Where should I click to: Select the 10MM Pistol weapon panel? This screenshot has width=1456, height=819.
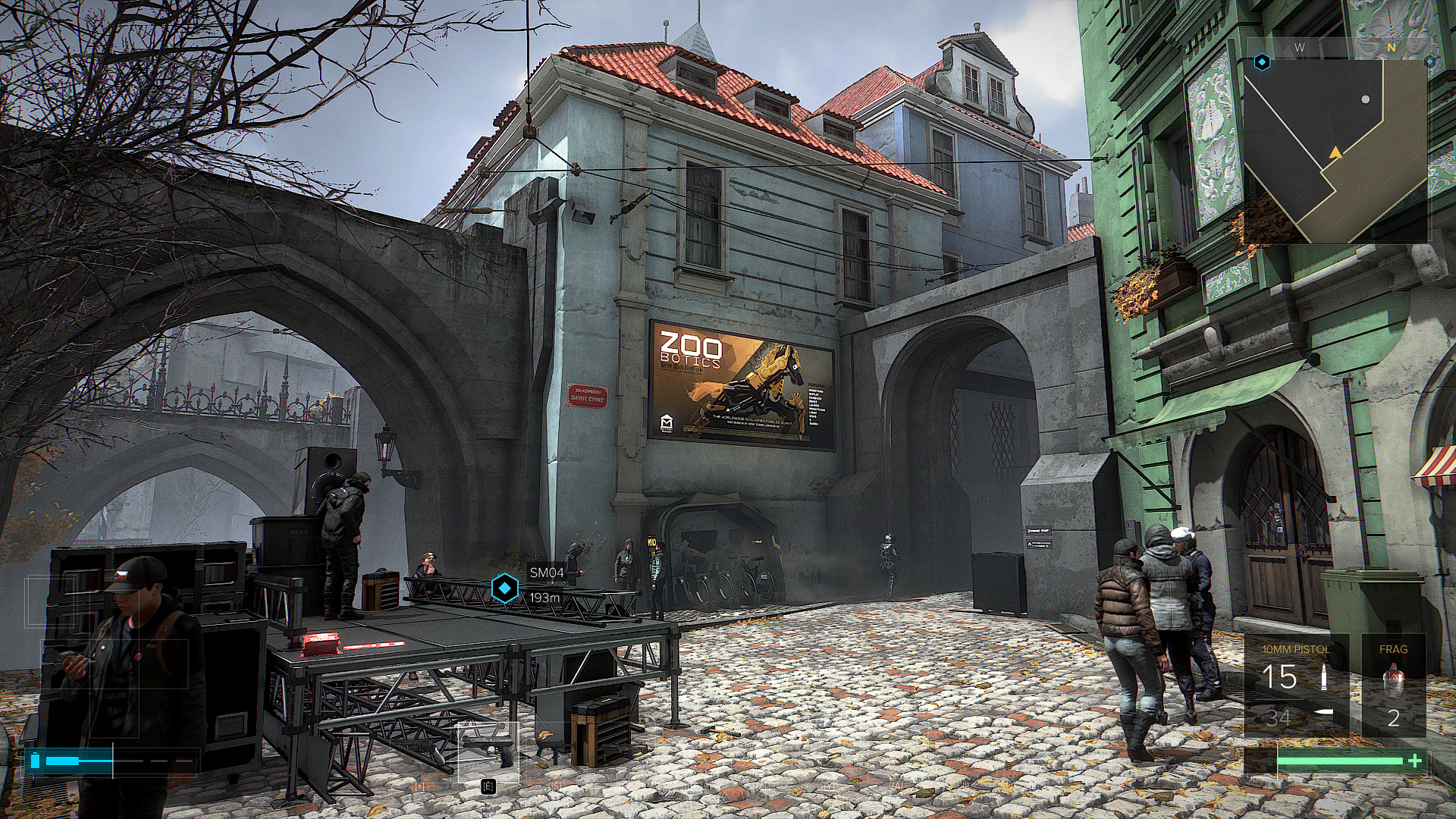click(x=1296, y=687)
